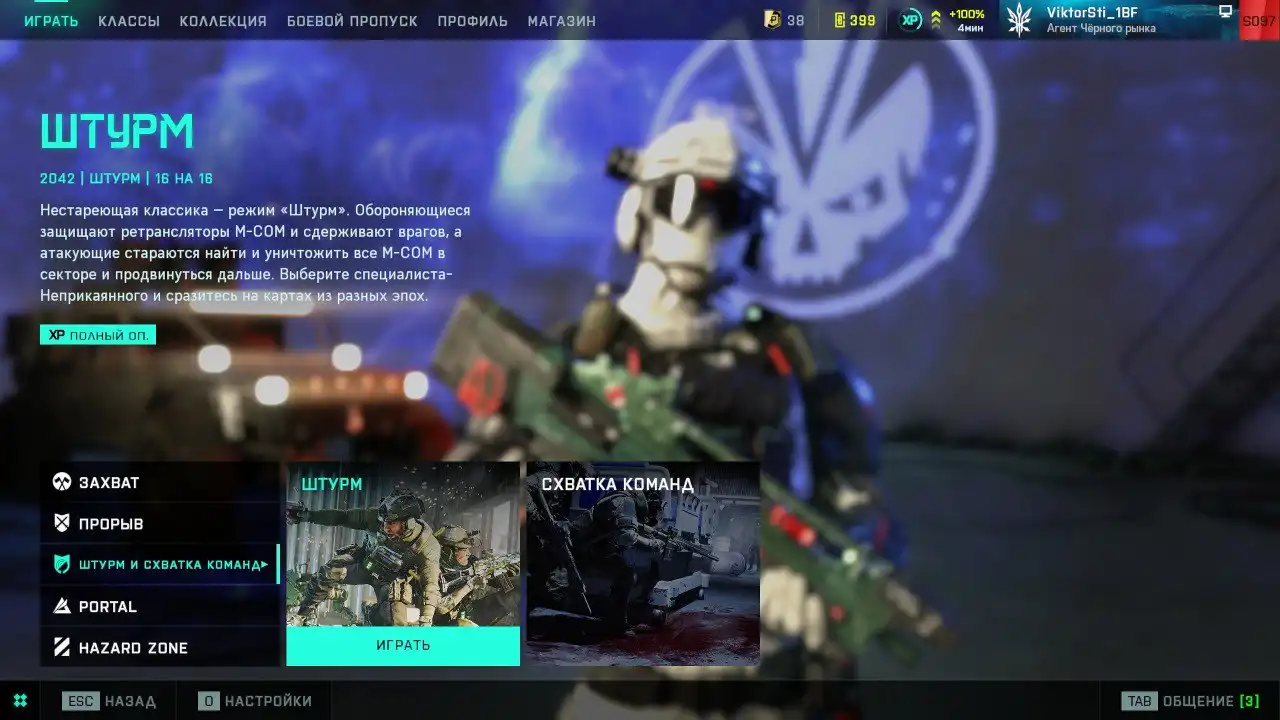Start the match with ИГРАТЬ button
Image resolution: width=1280 pixels, height=720 pixels.
(x=403, y=646)
